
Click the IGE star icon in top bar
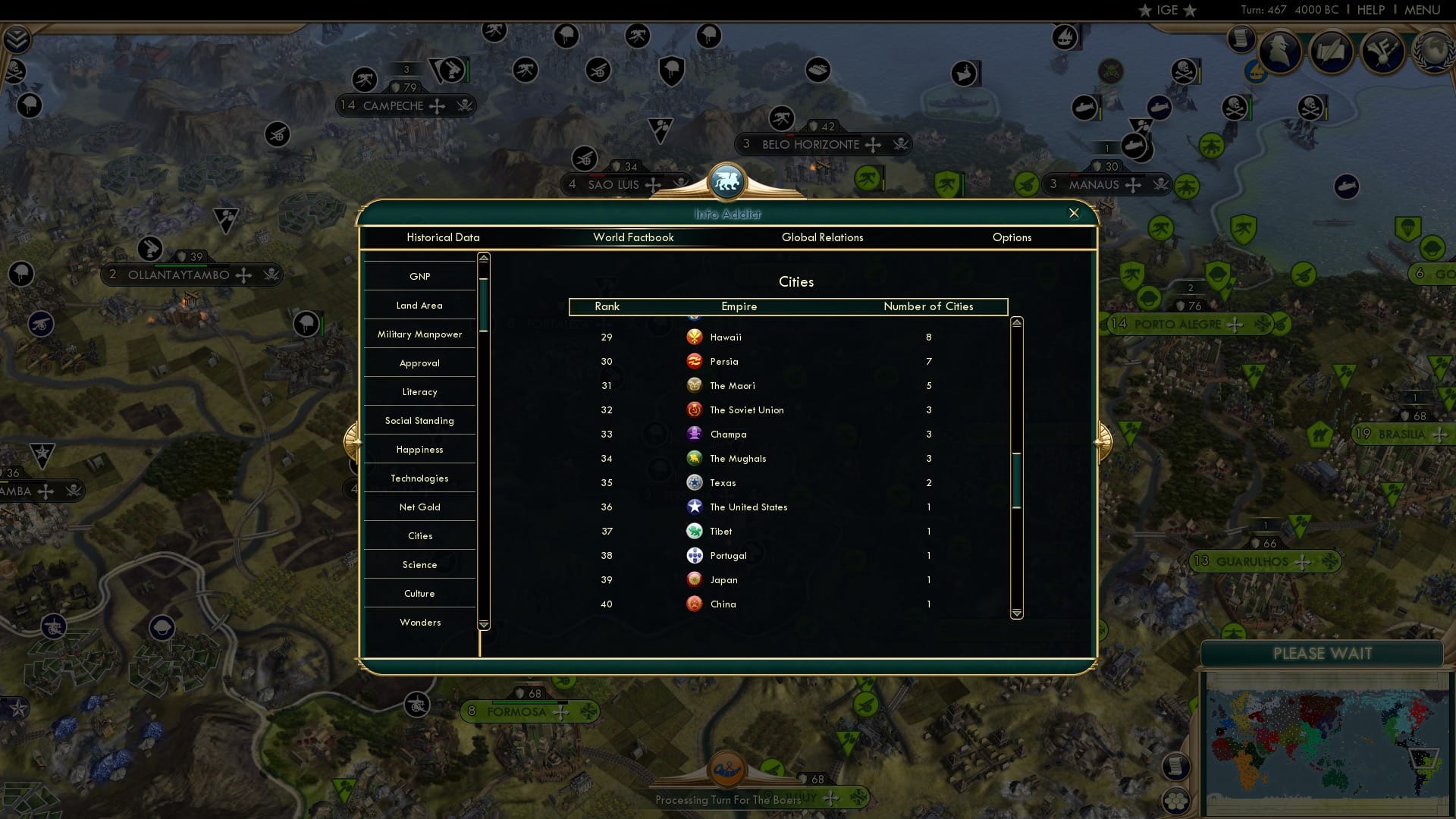pos(1145,11)
